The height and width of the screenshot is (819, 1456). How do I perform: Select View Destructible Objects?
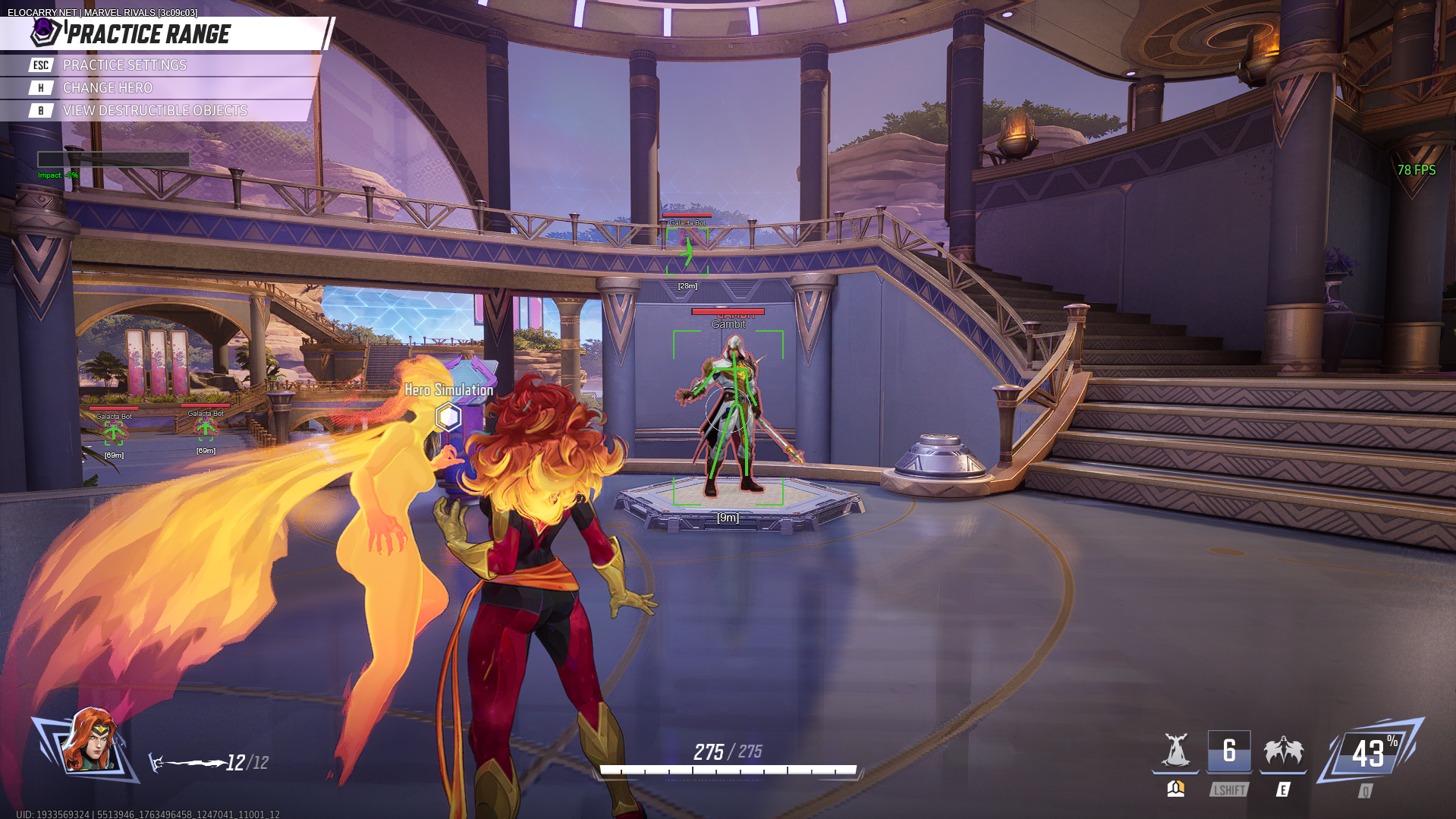click(x=155, y=111)
